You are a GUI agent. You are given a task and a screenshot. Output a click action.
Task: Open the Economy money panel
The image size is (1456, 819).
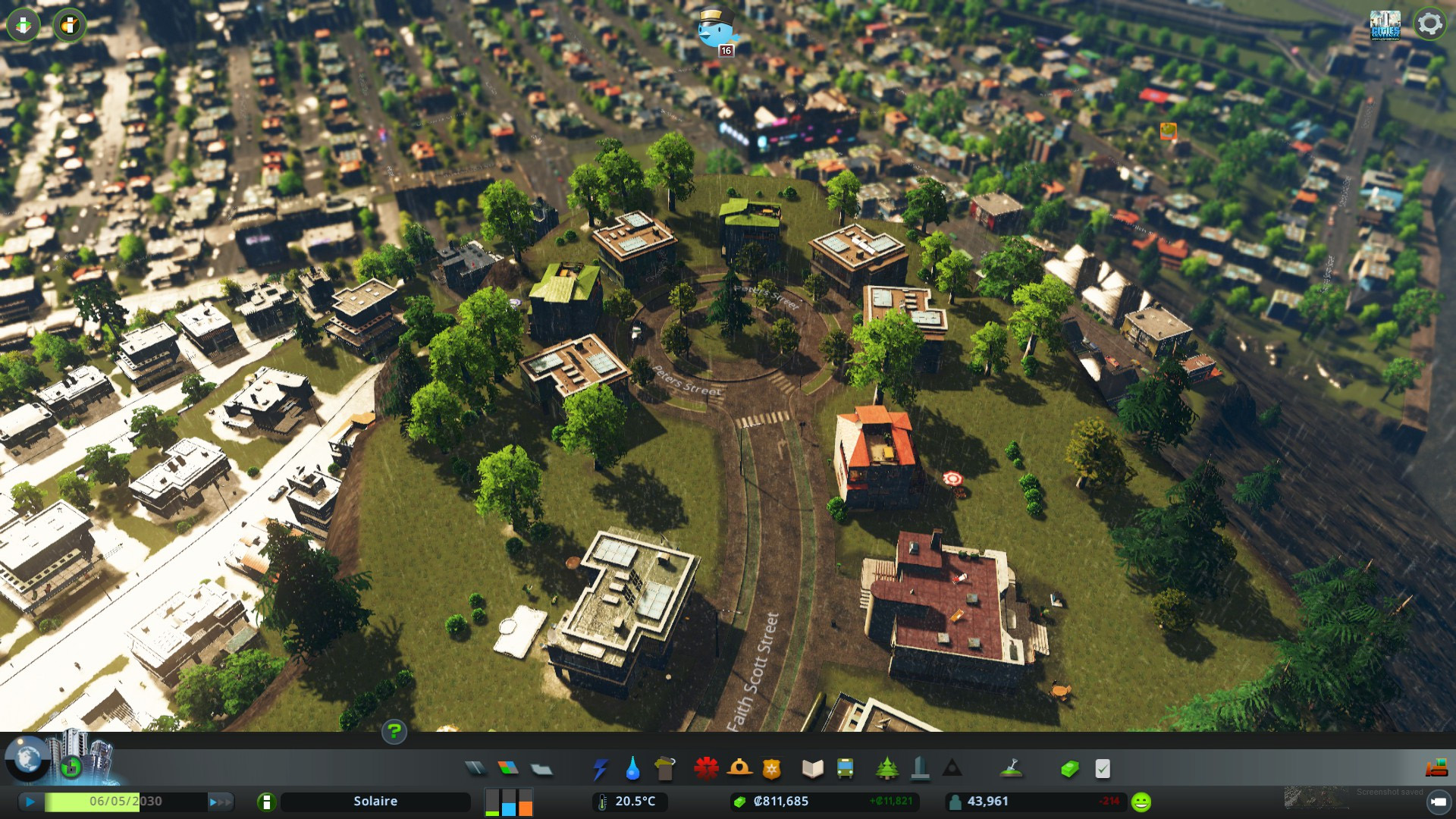coord(1069,769)
